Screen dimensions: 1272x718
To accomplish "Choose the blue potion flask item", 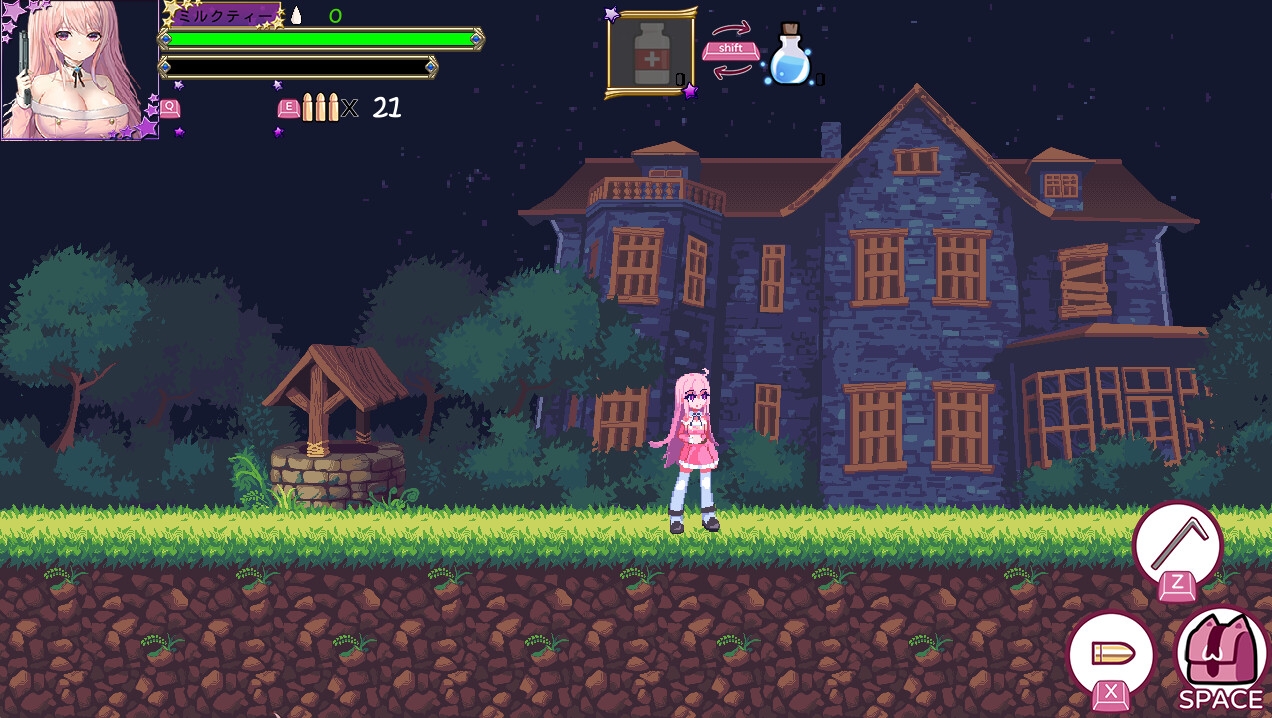I will (789, 57).
